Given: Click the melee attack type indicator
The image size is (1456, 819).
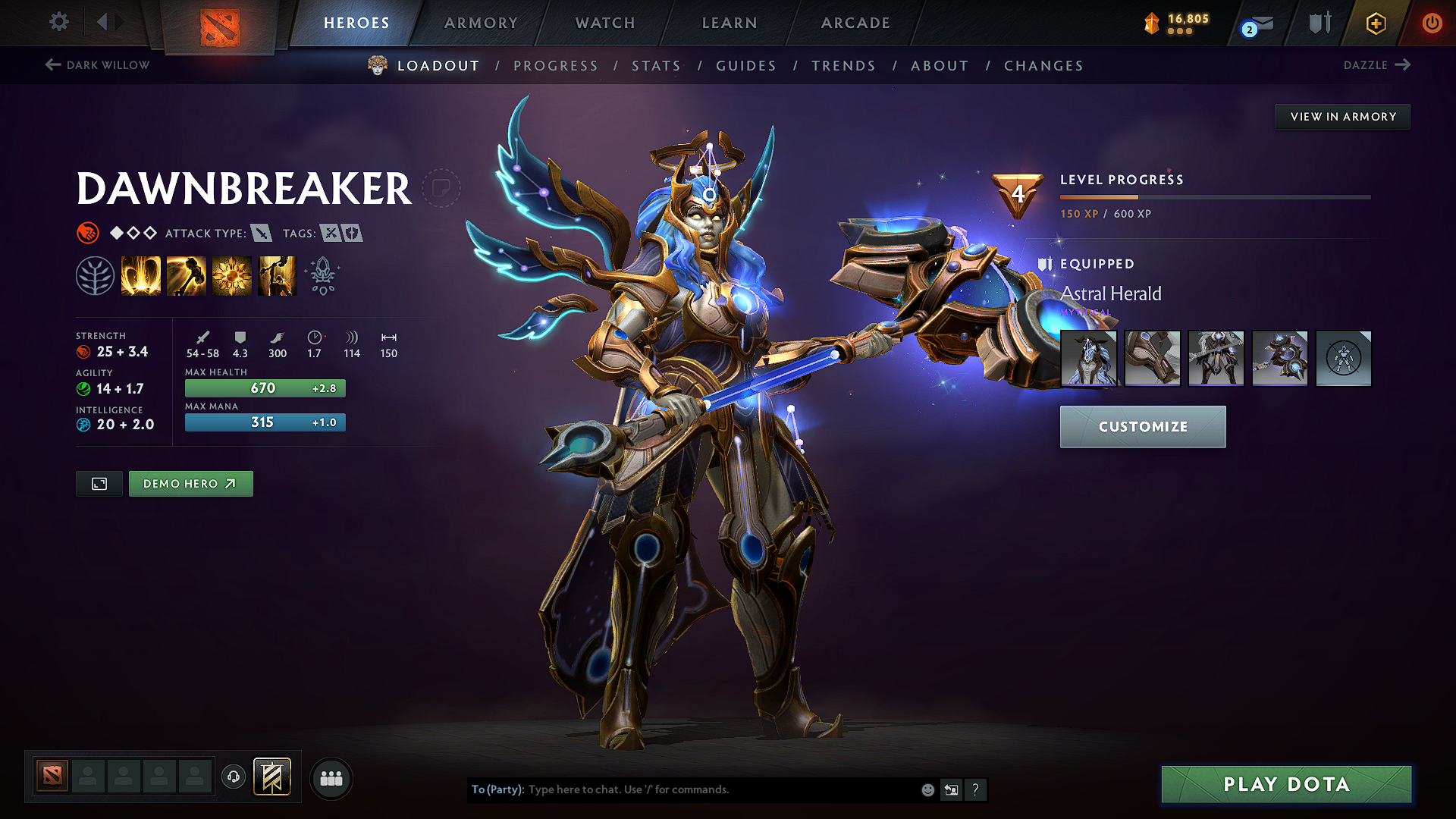Looking at the screenshot, I should click(262, 234).
